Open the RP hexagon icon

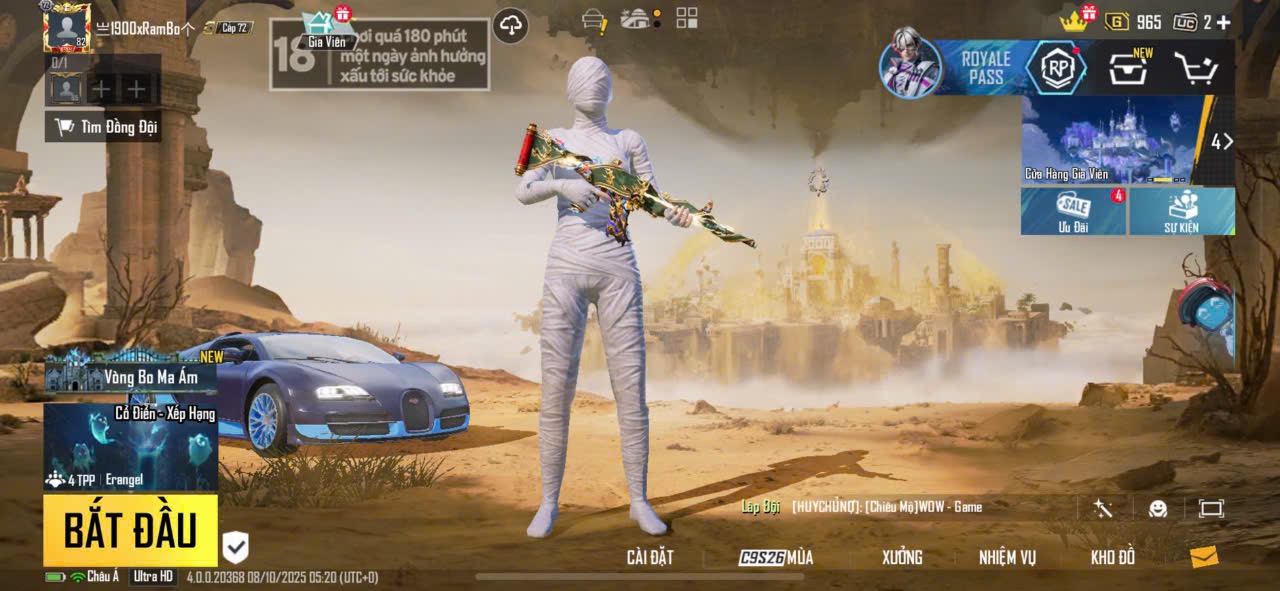pos(1056,68)
